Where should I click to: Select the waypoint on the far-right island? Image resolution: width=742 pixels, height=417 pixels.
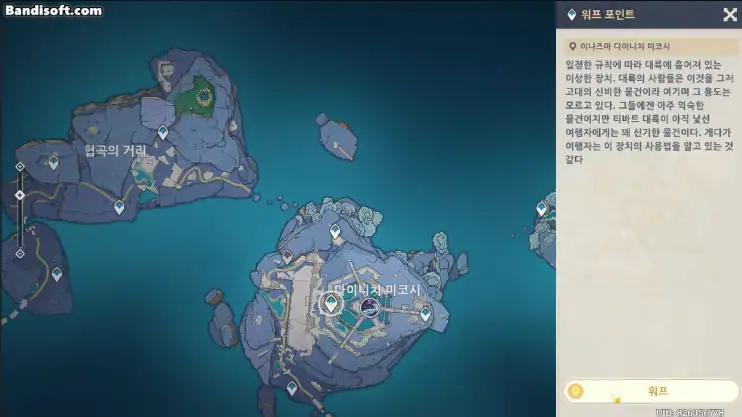pyautogui.click(x=541, y=208)
